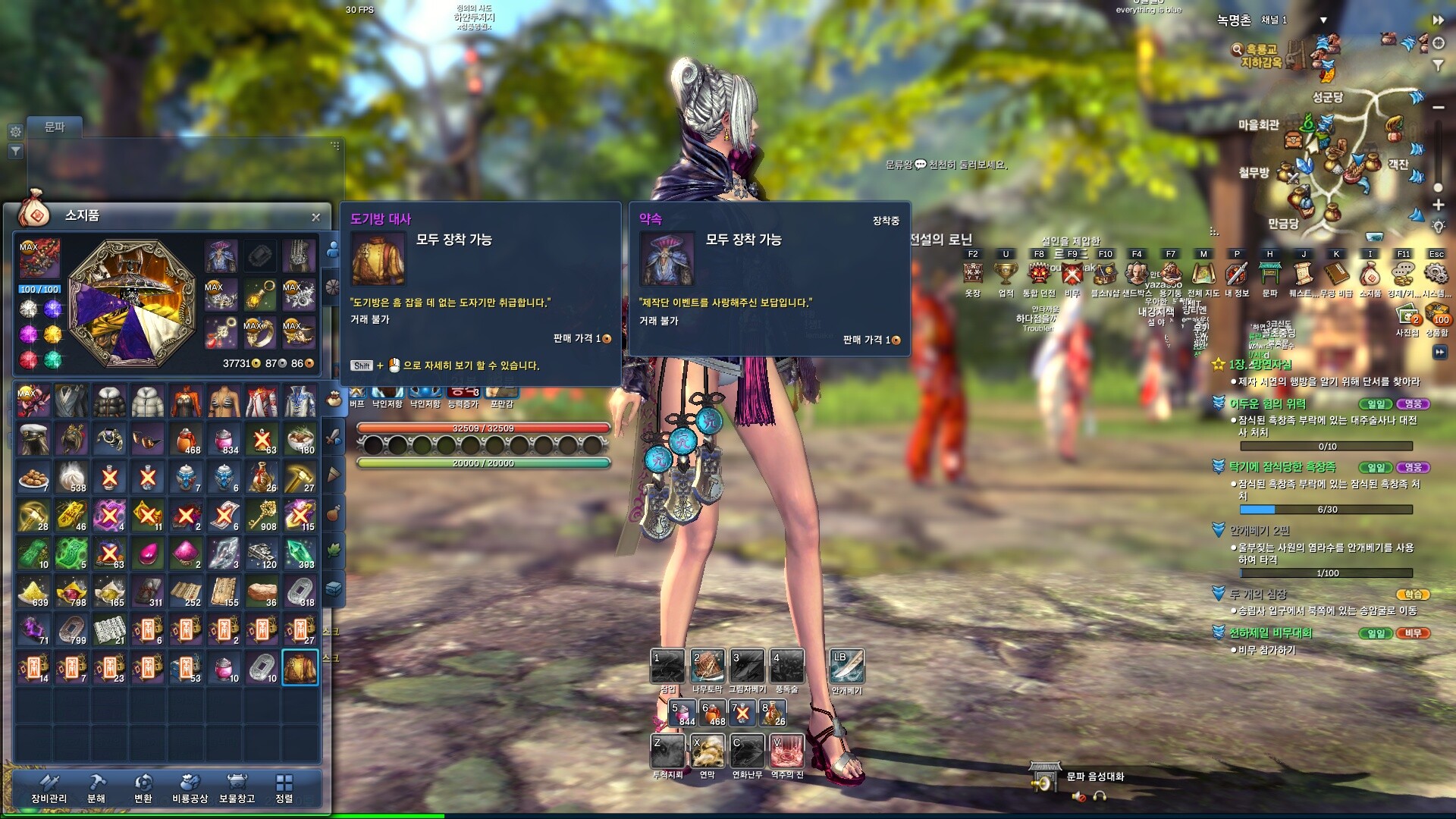This screenshot has height=819, width=1456.
Task: Sort inventory with the 정렬 button
Action: [284, 789]
